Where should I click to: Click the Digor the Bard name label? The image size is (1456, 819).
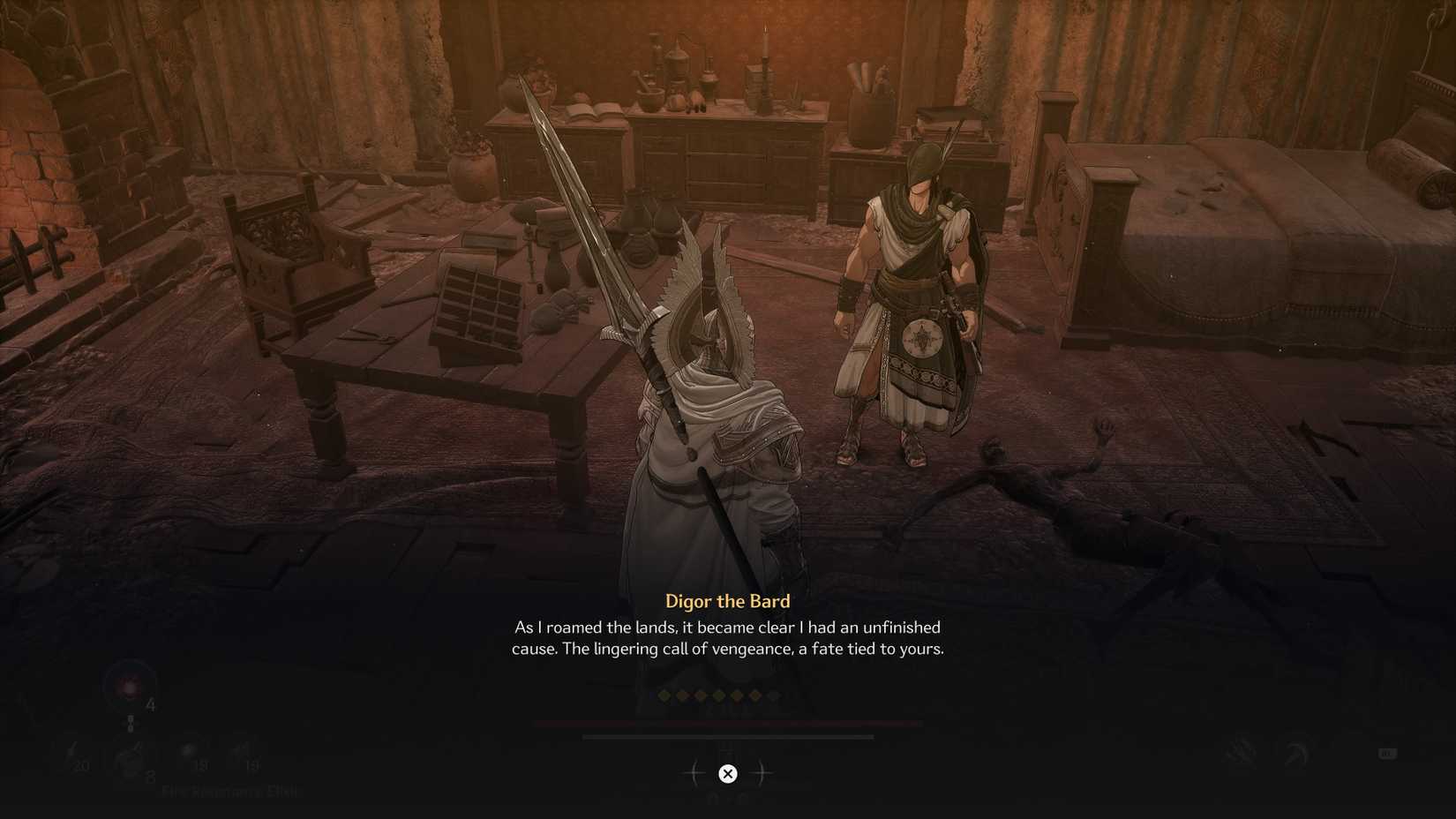click(x=727, y=601)
